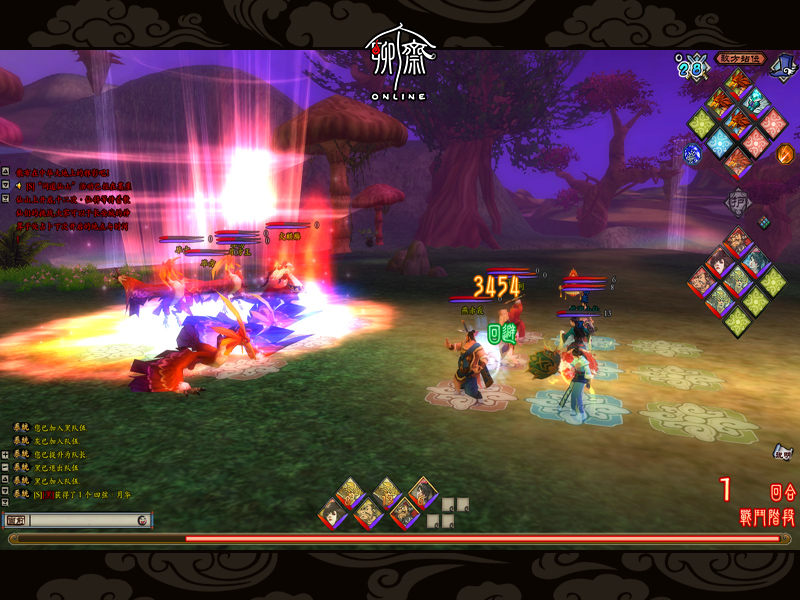Click the chat channel selector button
The height and width of the screenshot is (600, 800).
pyautogui.click(x=16, y=520)
